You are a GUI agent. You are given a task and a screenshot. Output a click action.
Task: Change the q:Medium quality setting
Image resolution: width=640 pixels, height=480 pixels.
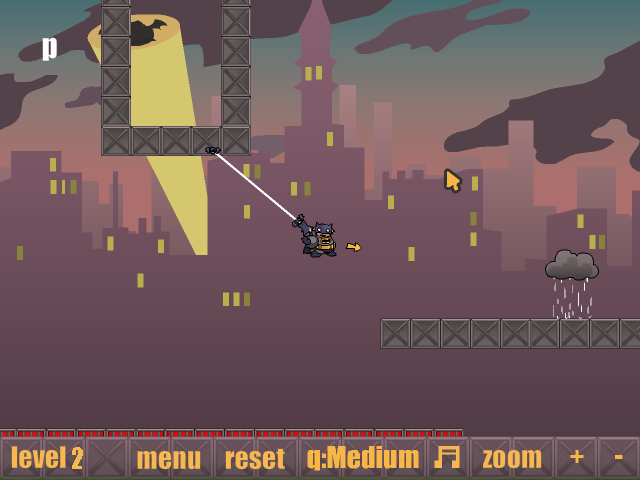pos(363,458)
